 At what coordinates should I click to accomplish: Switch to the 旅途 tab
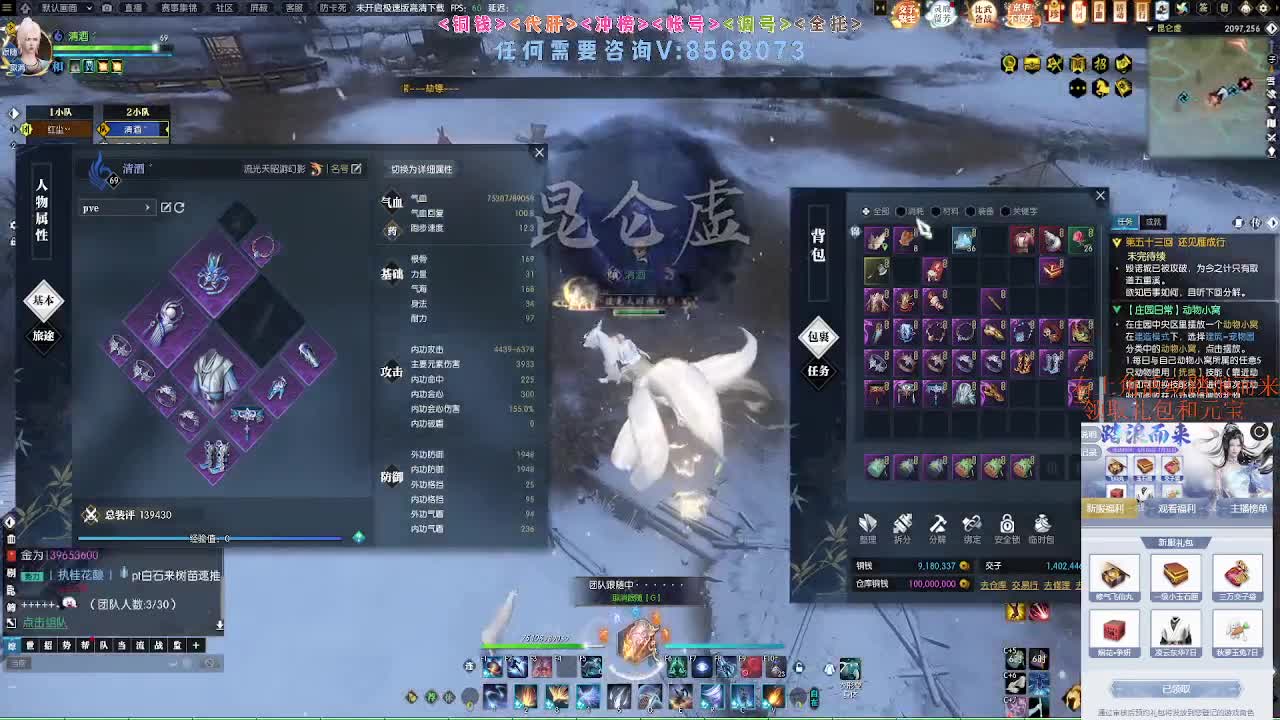(43, 337)
